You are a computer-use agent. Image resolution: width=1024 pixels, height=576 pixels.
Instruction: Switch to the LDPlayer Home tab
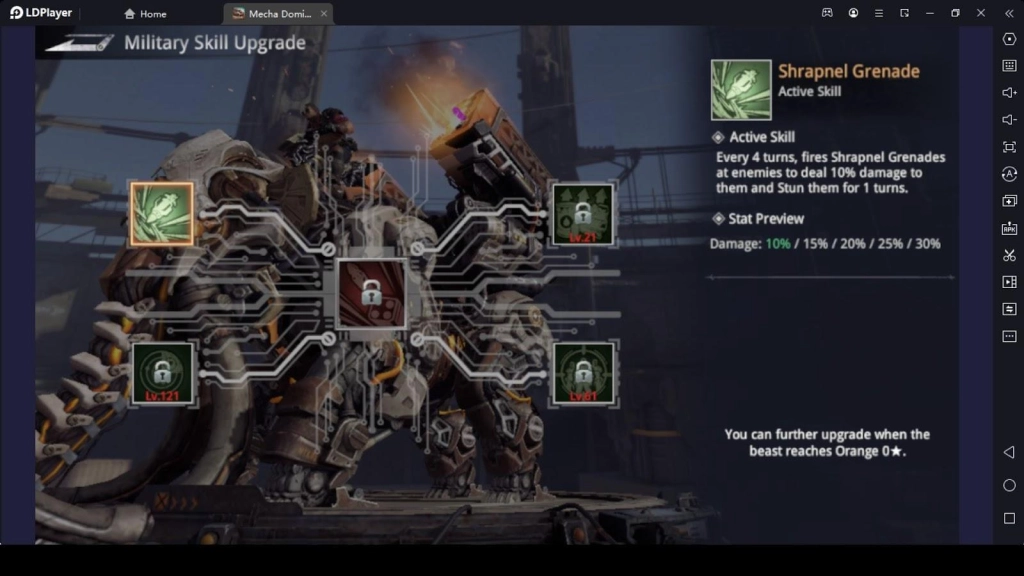pyautogui.click(x=145, y=14)
